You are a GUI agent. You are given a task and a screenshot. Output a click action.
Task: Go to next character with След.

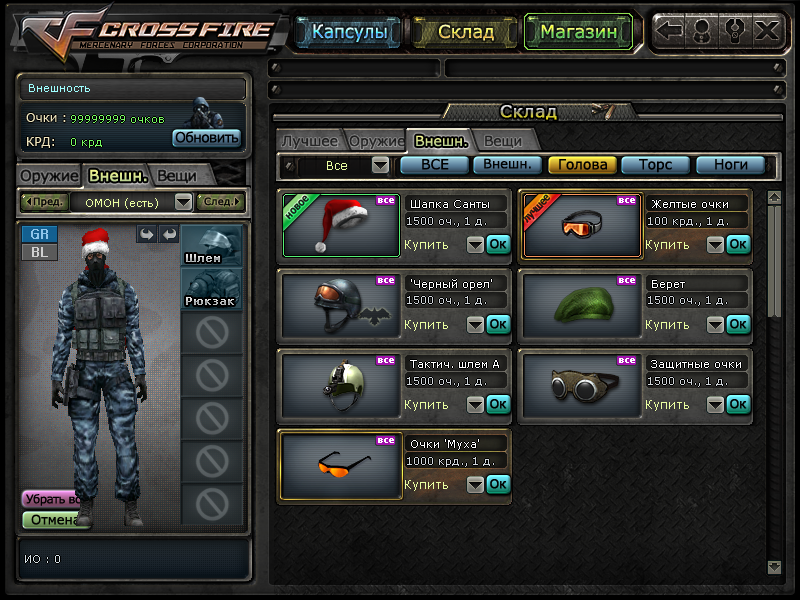click(x=220, y=202)
